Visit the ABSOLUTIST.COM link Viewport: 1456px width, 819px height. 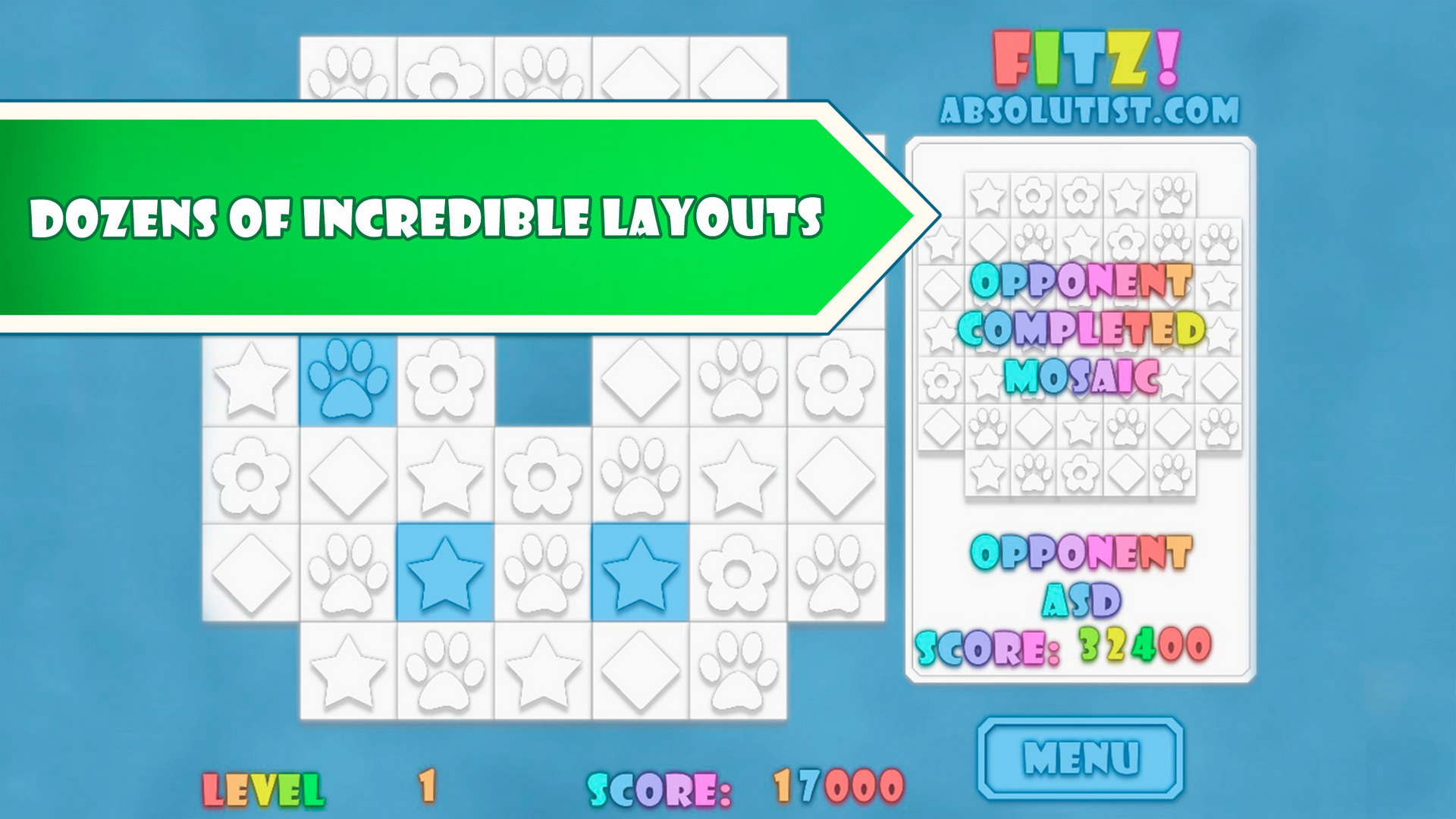(1088, 110)
